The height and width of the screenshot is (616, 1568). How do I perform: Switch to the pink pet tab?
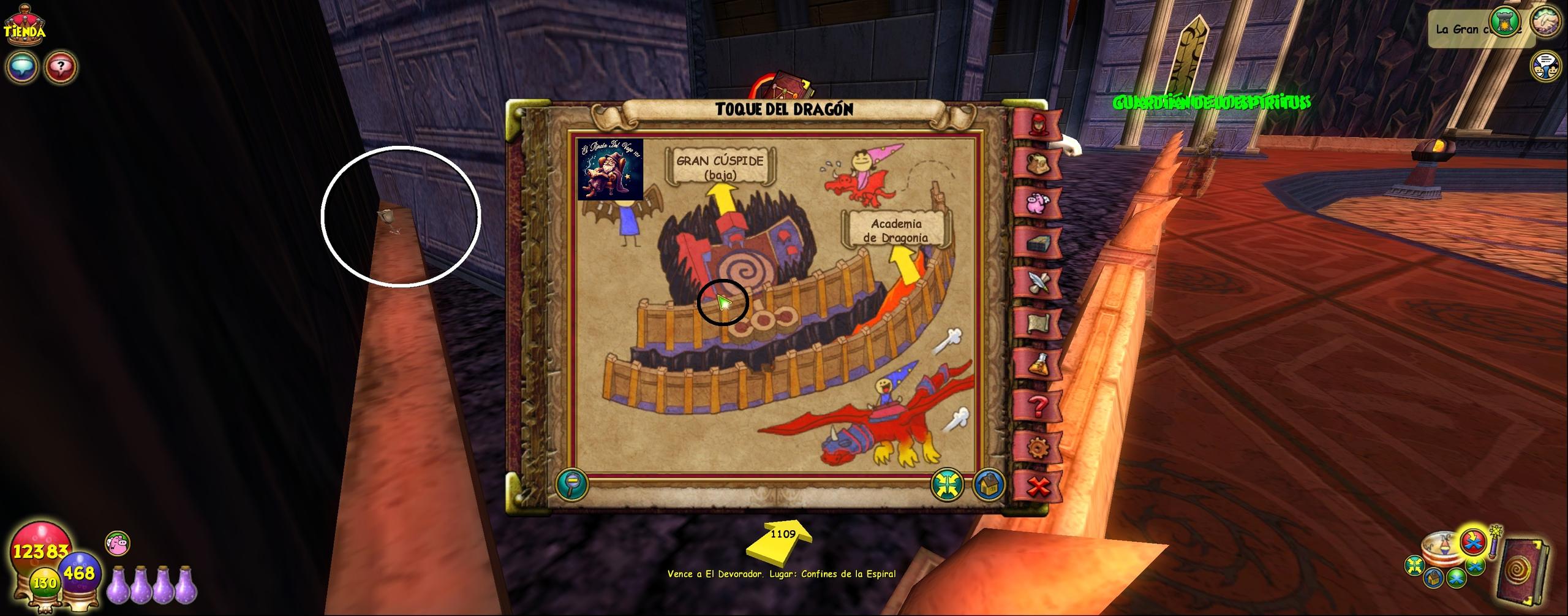click(1038, 203)
